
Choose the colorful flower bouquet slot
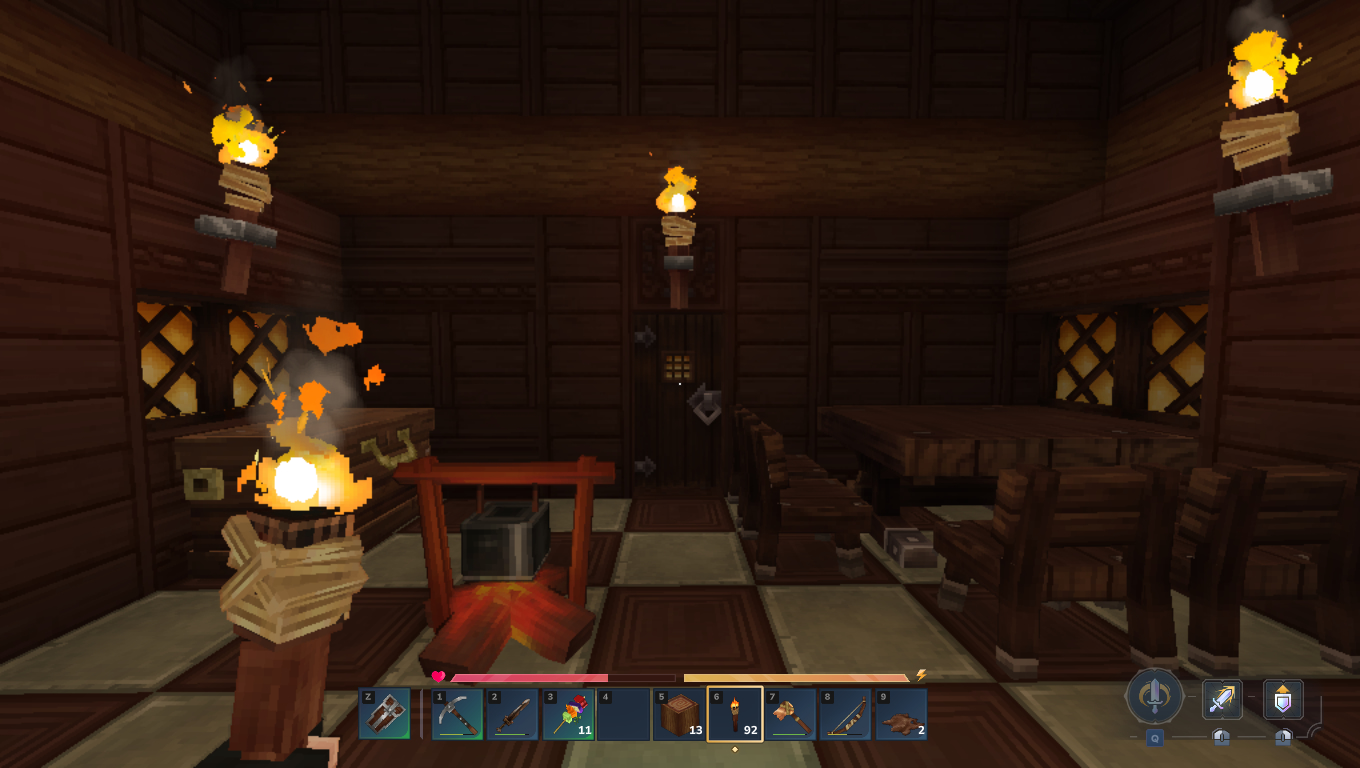coord(568,714)
